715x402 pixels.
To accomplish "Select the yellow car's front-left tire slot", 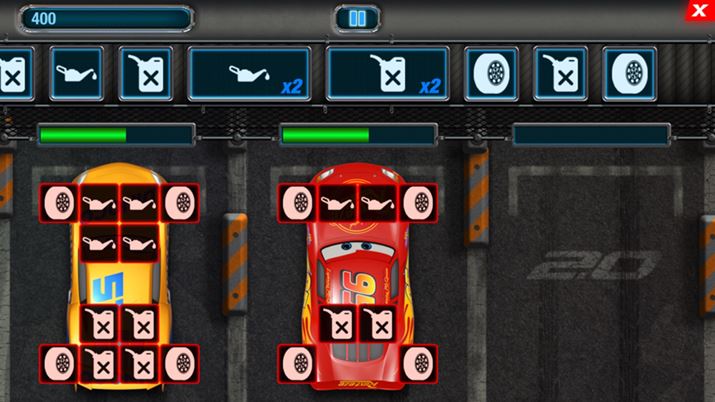I will click(x=59, y=201).
